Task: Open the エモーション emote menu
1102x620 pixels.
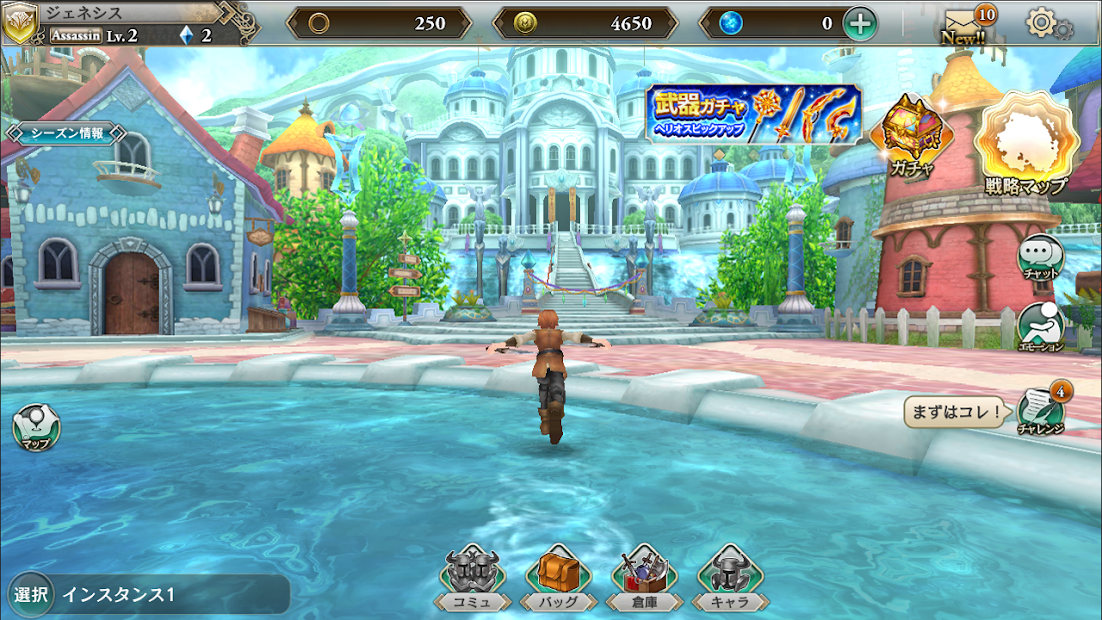Action: click(1040, 328)
